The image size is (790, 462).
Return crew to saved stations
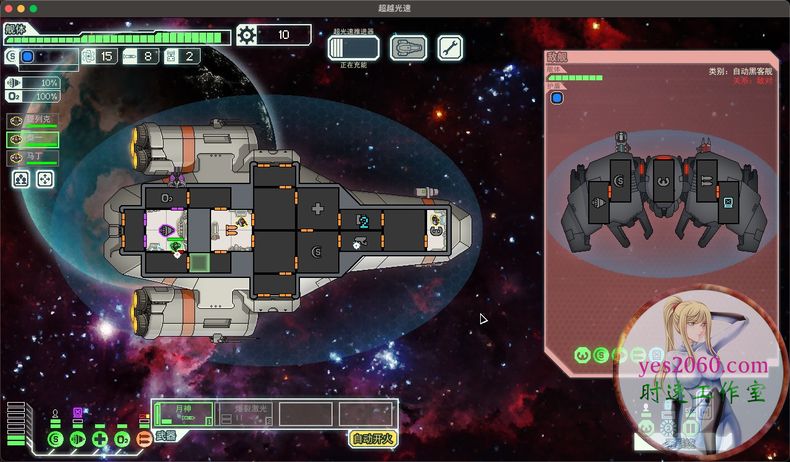[45, 180]
